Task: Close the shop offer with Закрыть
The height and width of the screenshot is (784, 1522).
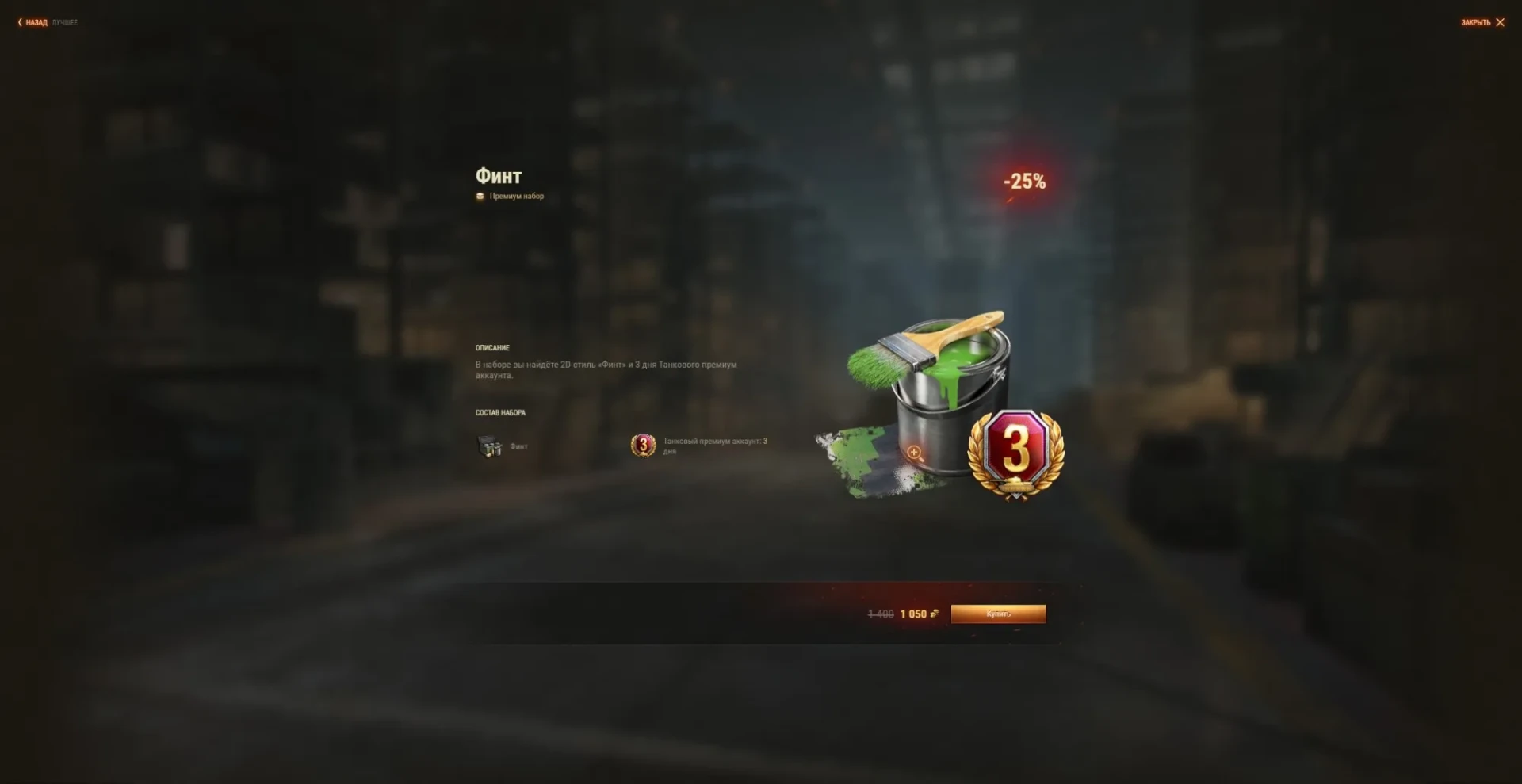Action: (1482, 22)
